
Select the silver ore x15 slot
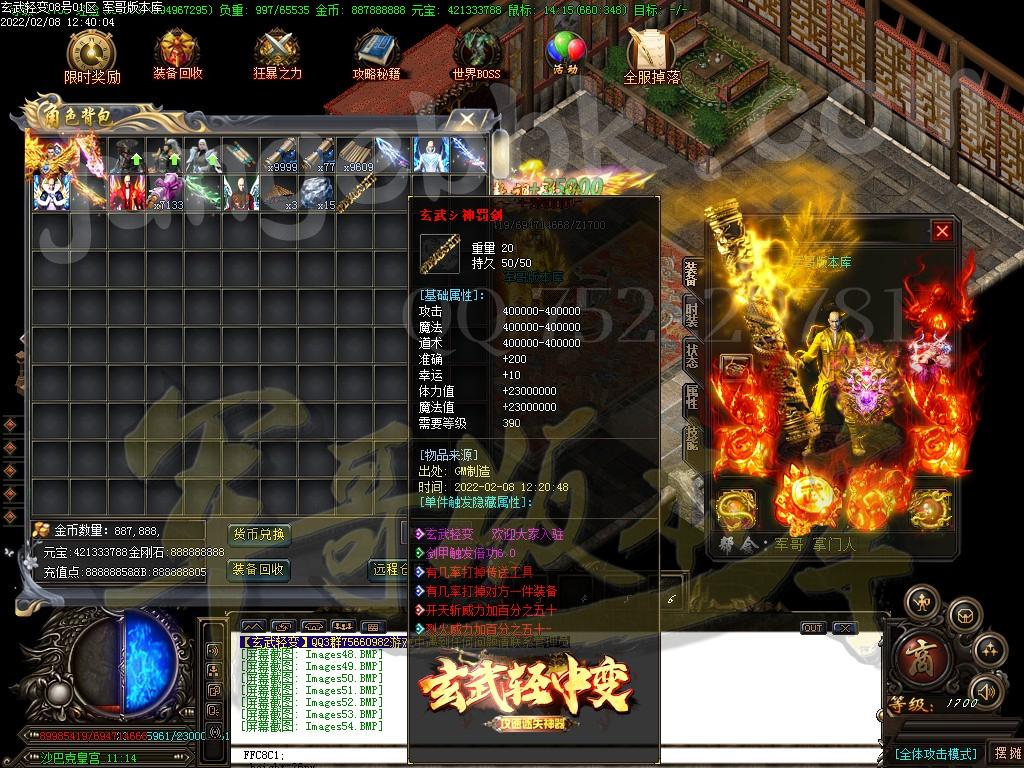[317, 192]
